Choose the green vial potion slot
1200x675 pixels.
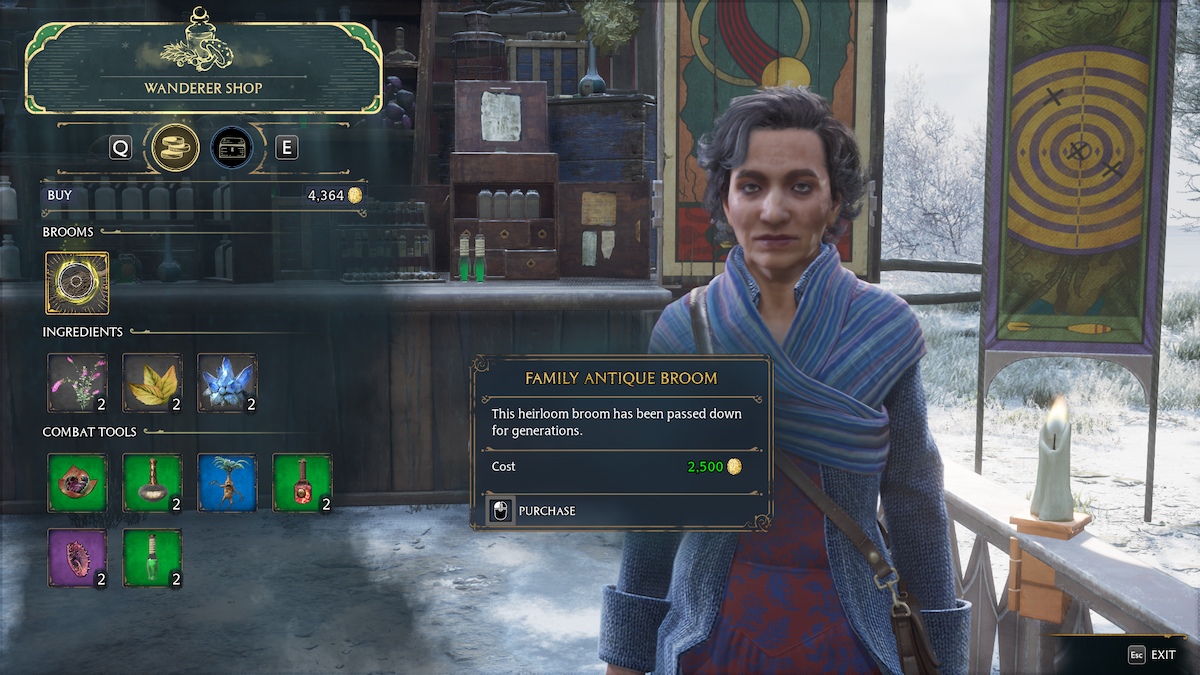coord(152,558)
